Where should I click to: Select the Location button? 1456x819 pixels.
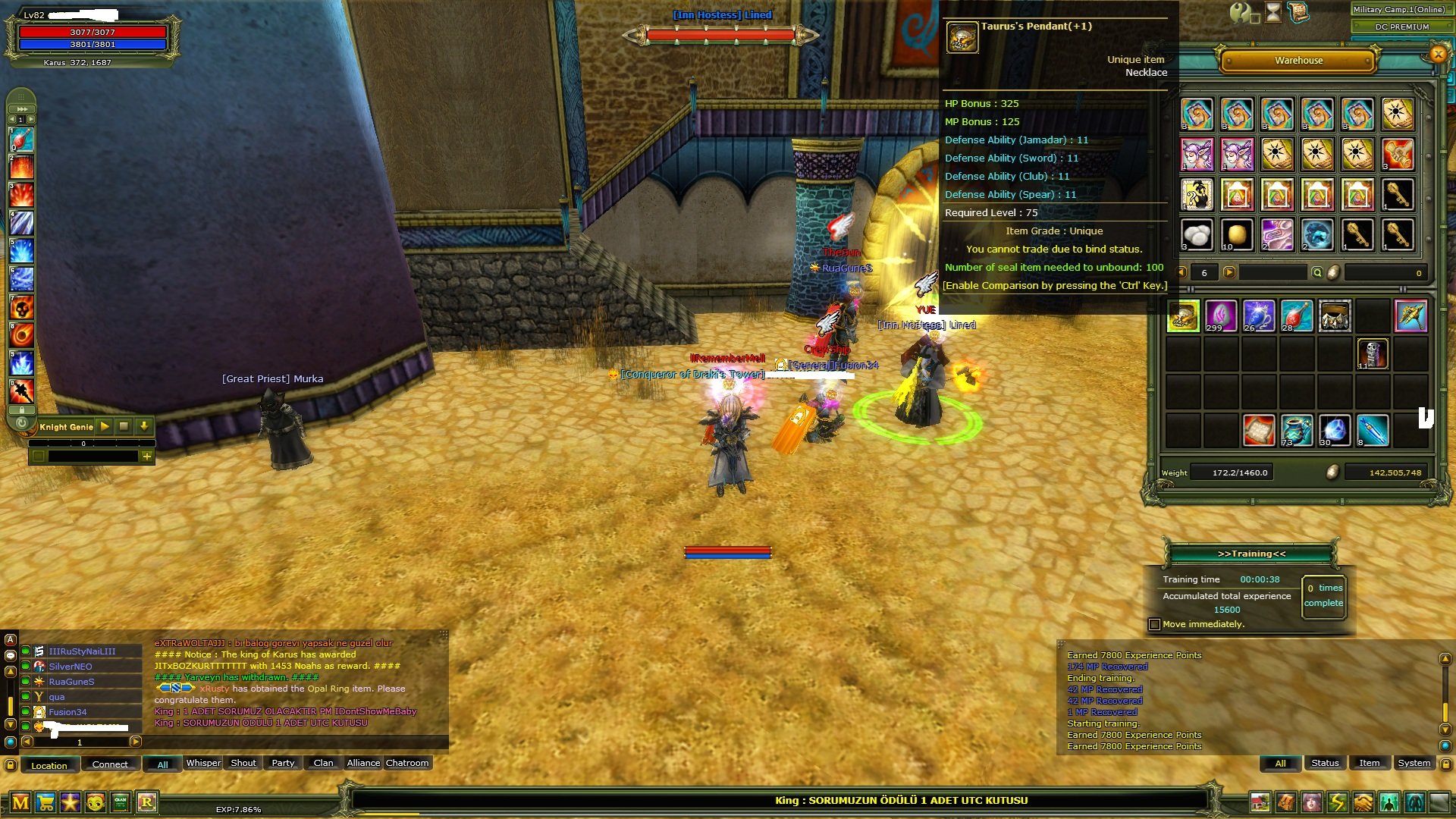click(49, 765)
